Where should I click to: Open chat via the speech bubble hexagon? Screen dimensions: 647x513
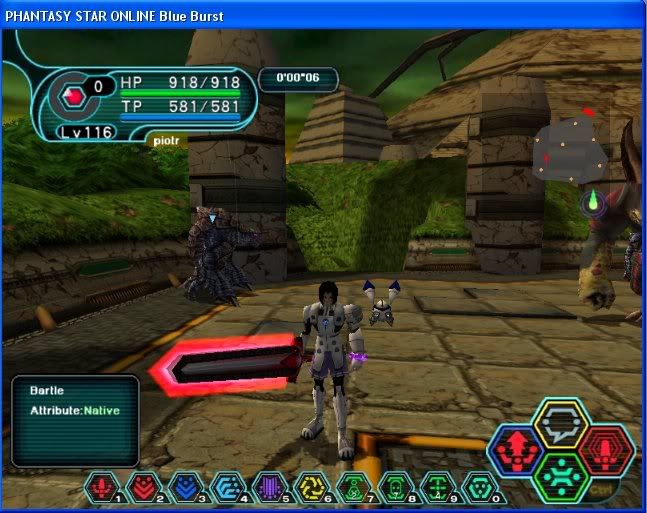[x=560, y=424]
